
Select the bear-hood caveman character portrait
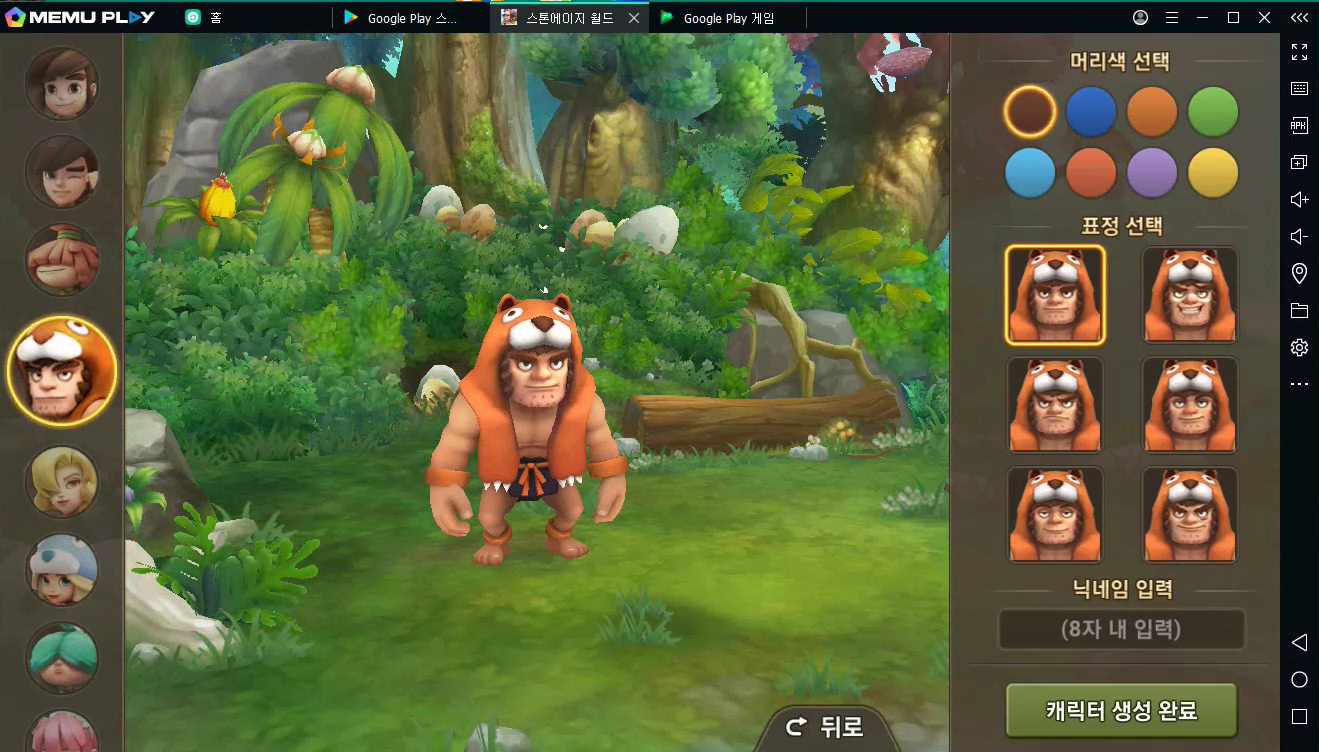tap(62, 372)
